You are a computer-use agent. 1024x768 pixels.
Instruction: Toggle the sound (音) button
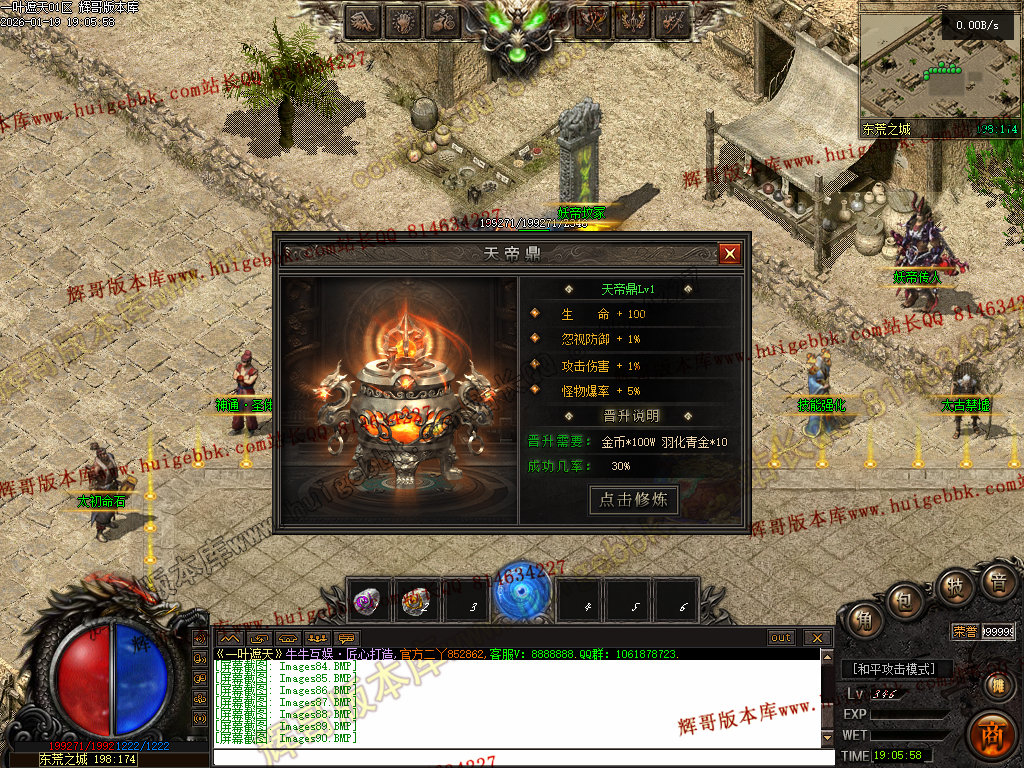click(997, 582)
